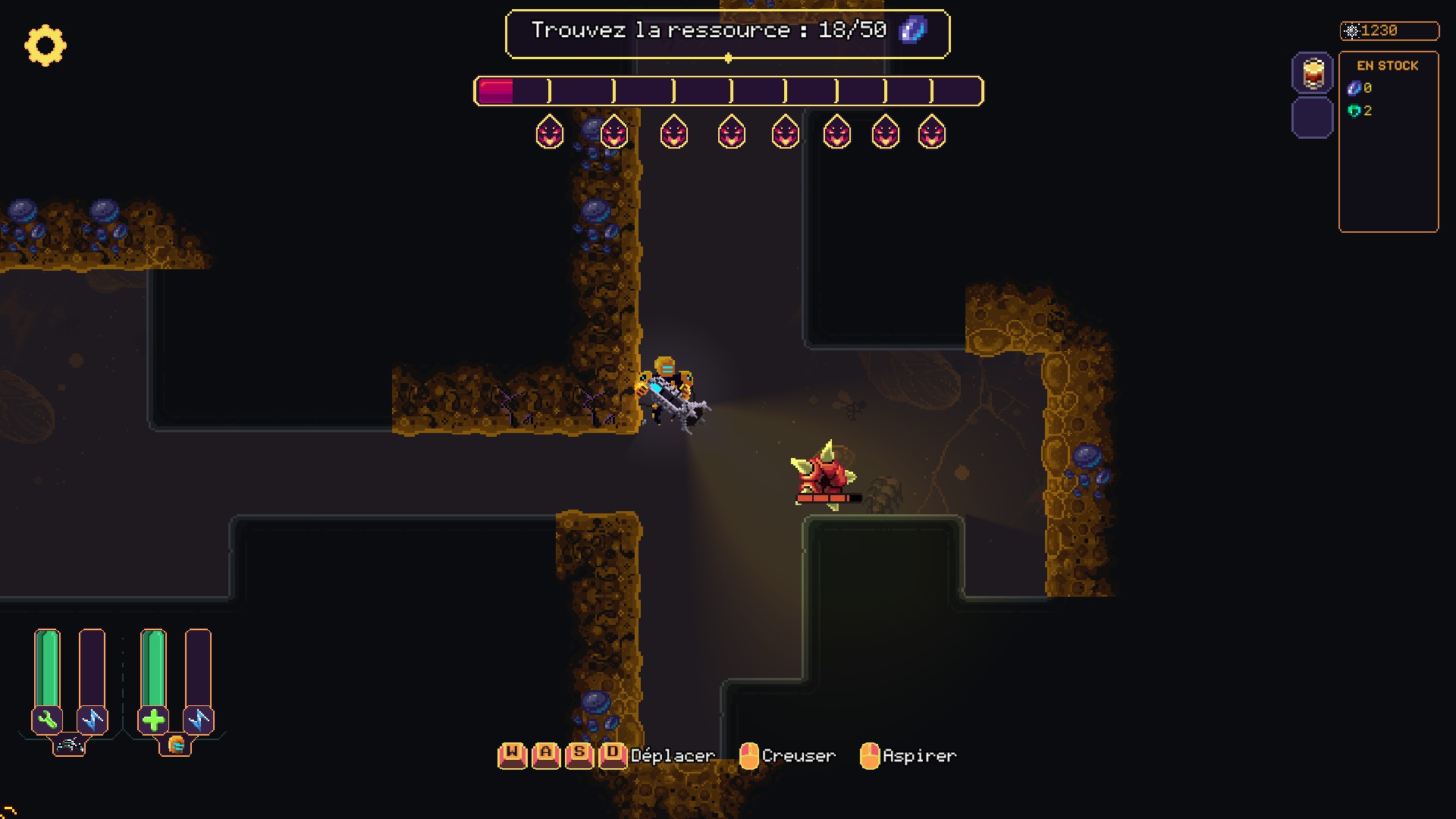Click the 'Trouvez la ressource' objective tracker
1456x819 pixels.
tap(726, 33)
